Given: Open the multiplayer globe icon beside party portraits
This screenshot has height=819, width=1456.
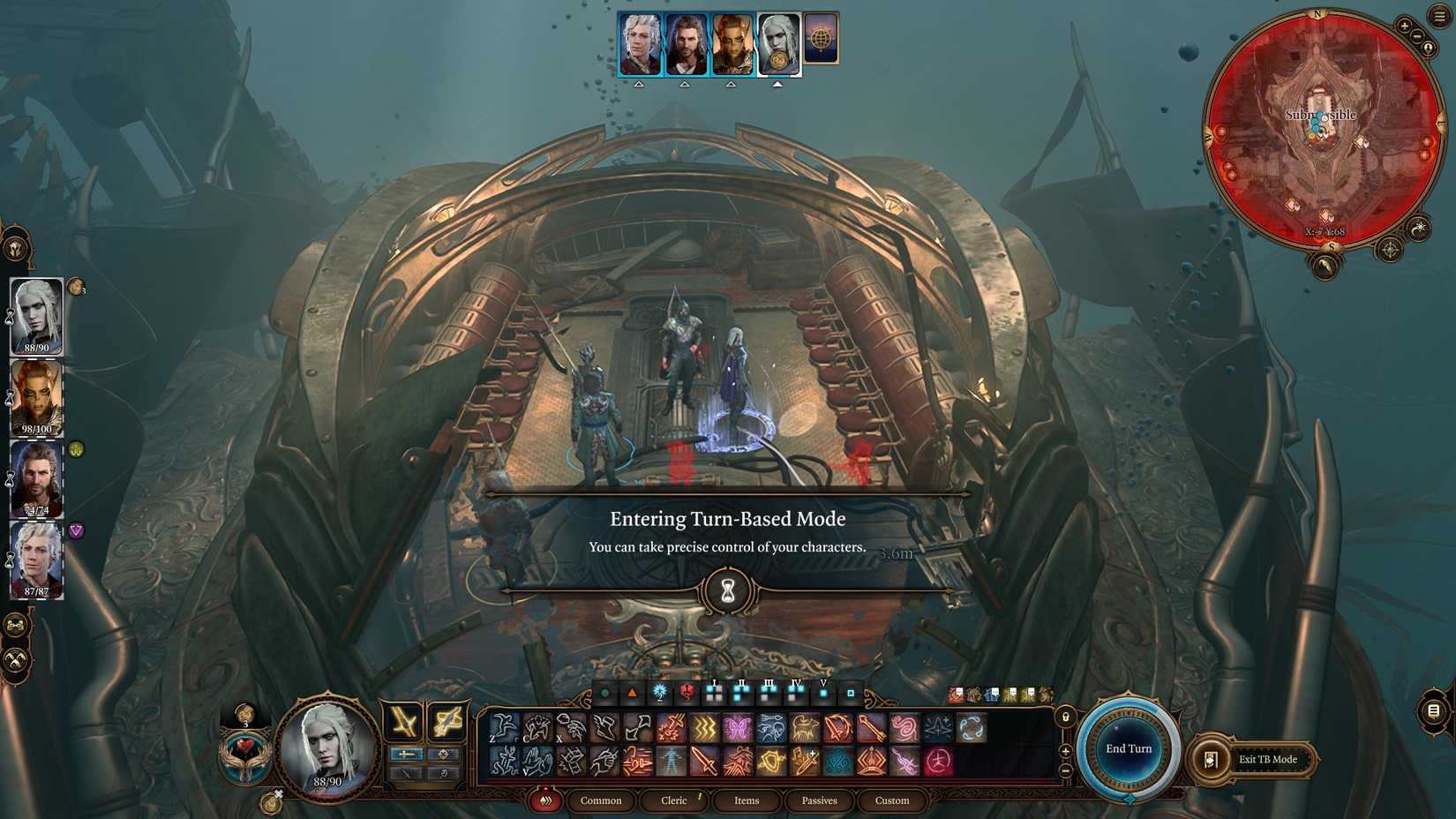Looking at the screenshot, I should 822,40.
